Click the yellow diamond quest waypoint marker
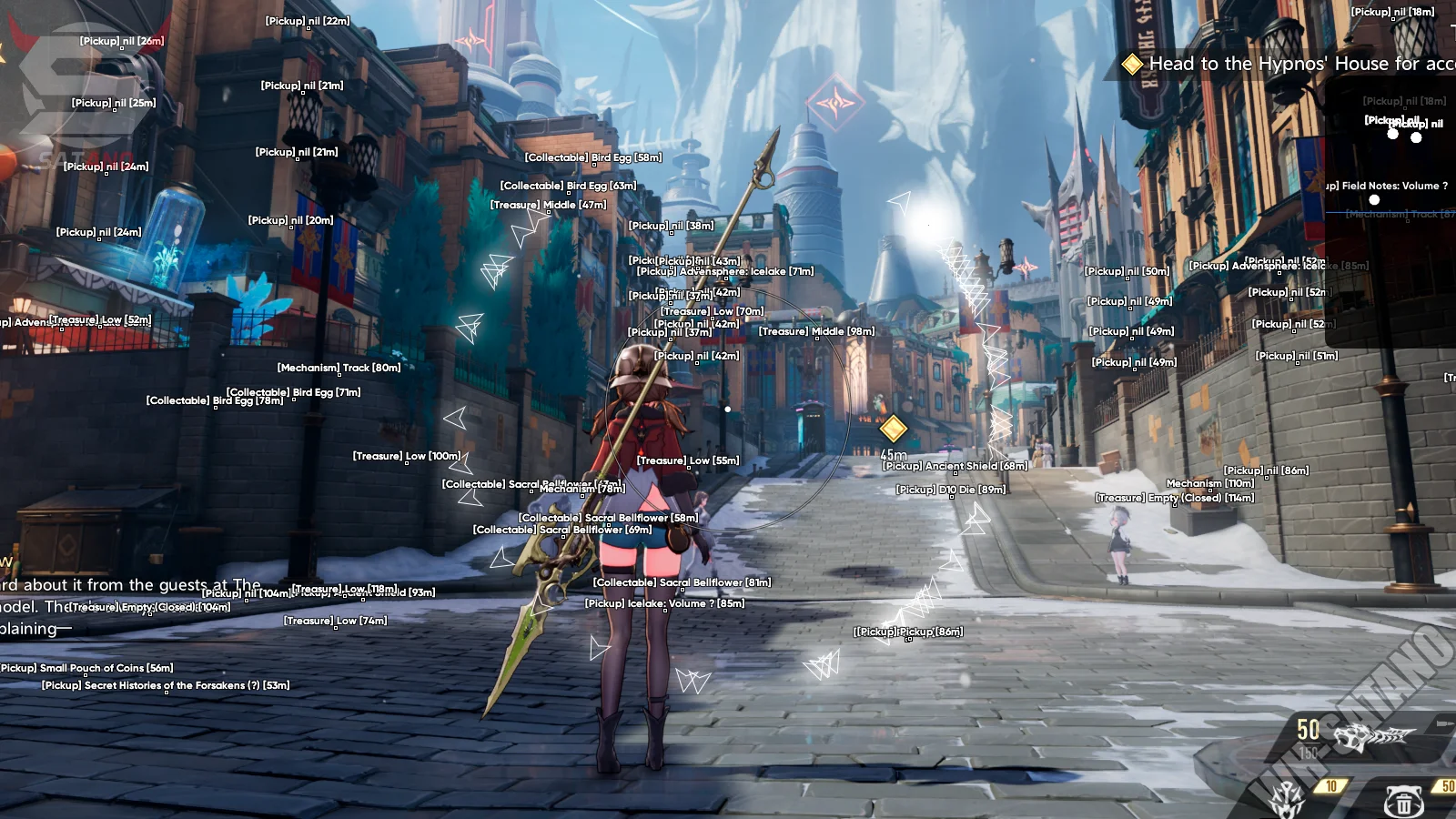Viewport: 1456px width, 819px height. point(893,428)
